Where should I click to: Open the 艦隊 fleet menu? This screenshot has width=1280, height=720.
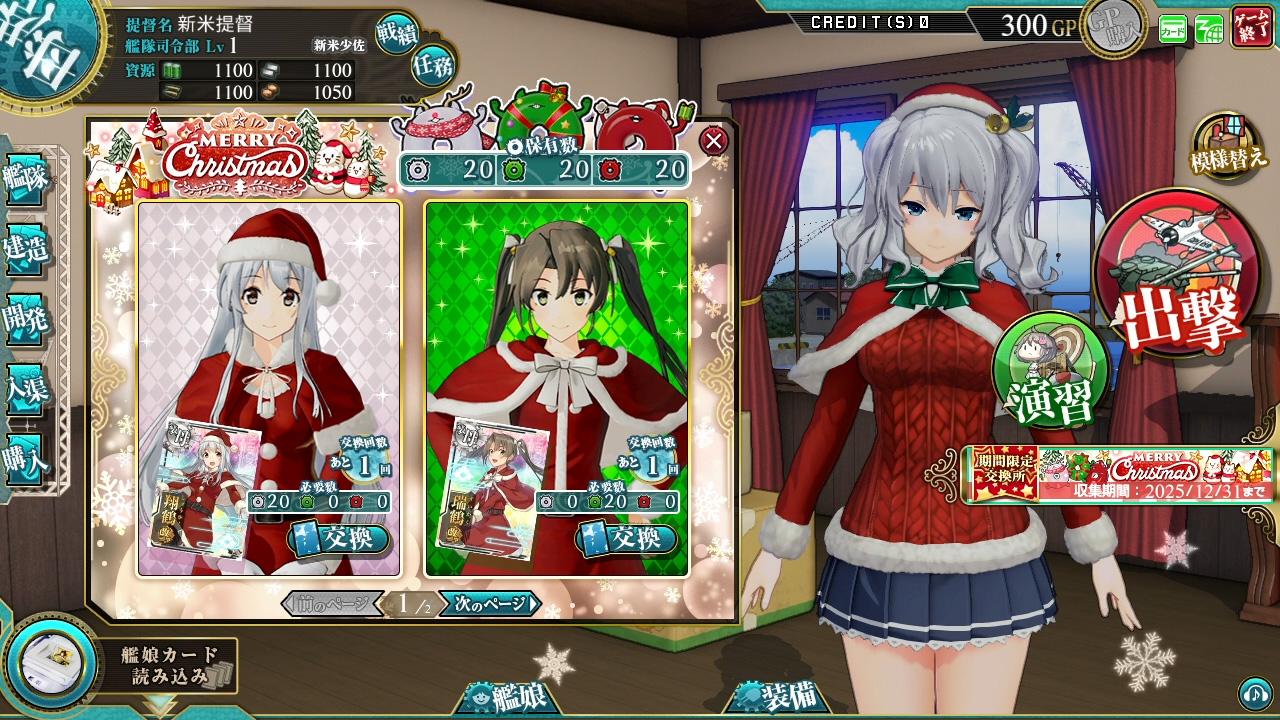coord(25,180)
